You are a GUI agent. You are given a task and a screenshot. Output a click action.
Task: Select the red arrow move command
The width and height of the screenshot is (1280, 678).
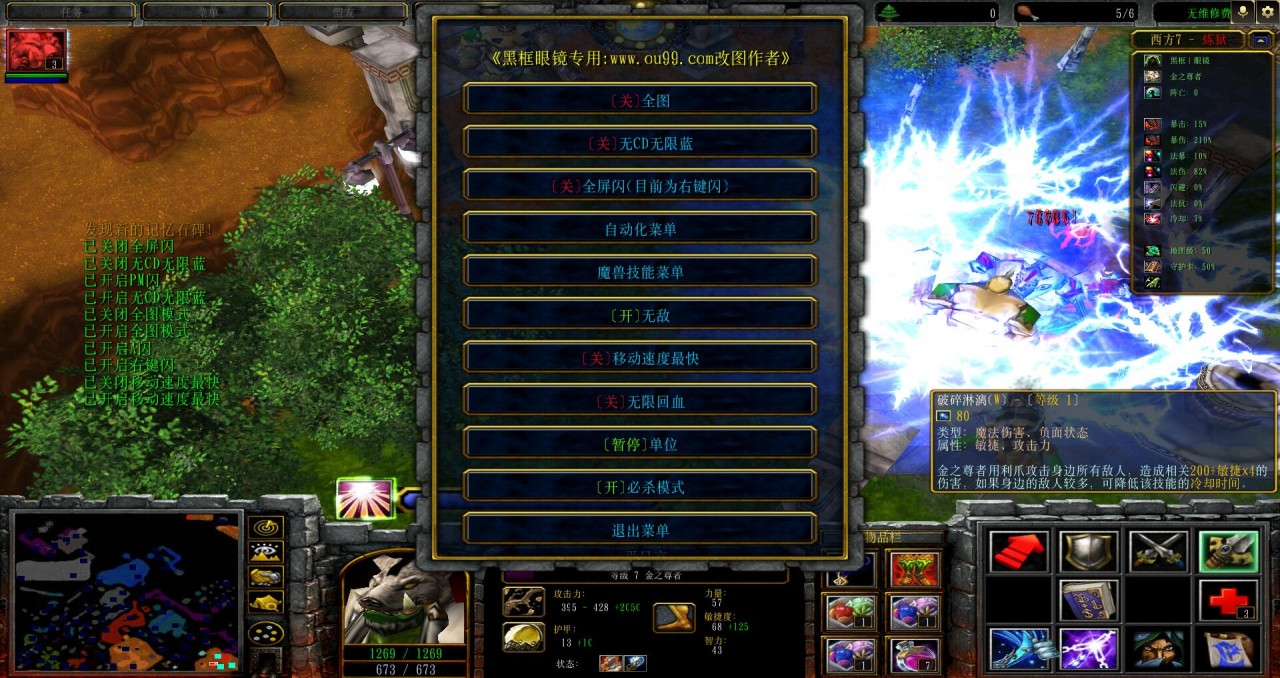1018,551
